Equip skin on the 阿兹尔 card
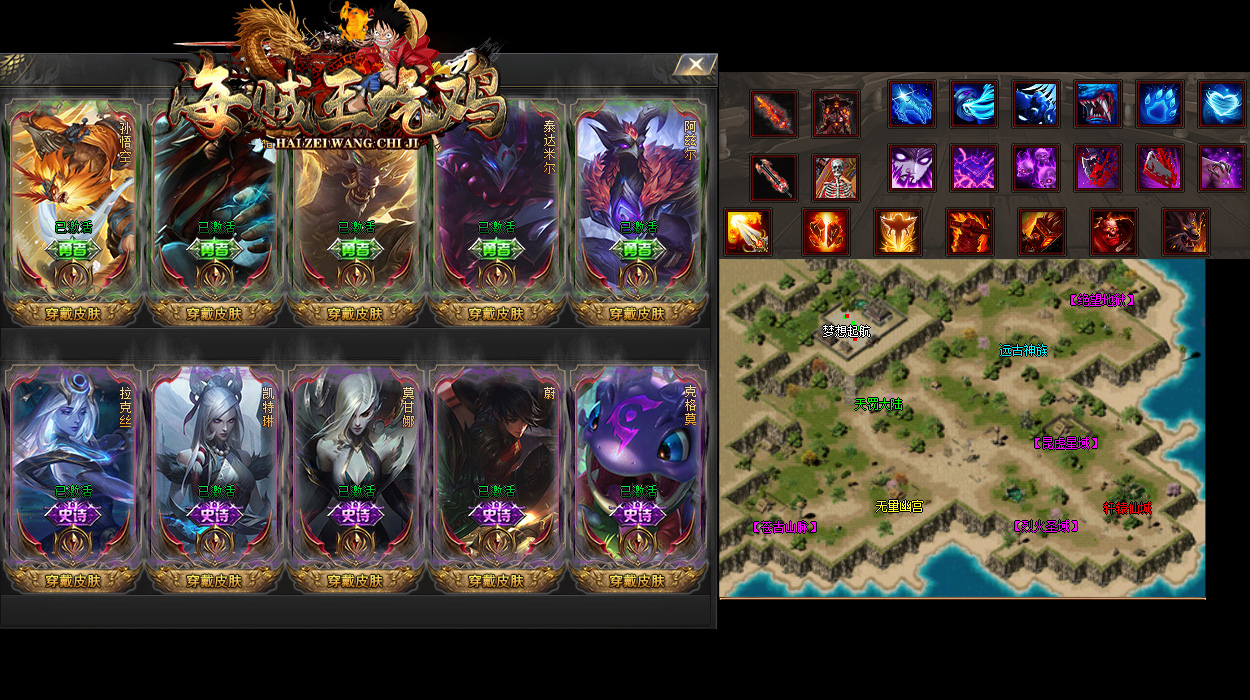 click(637, 313)
